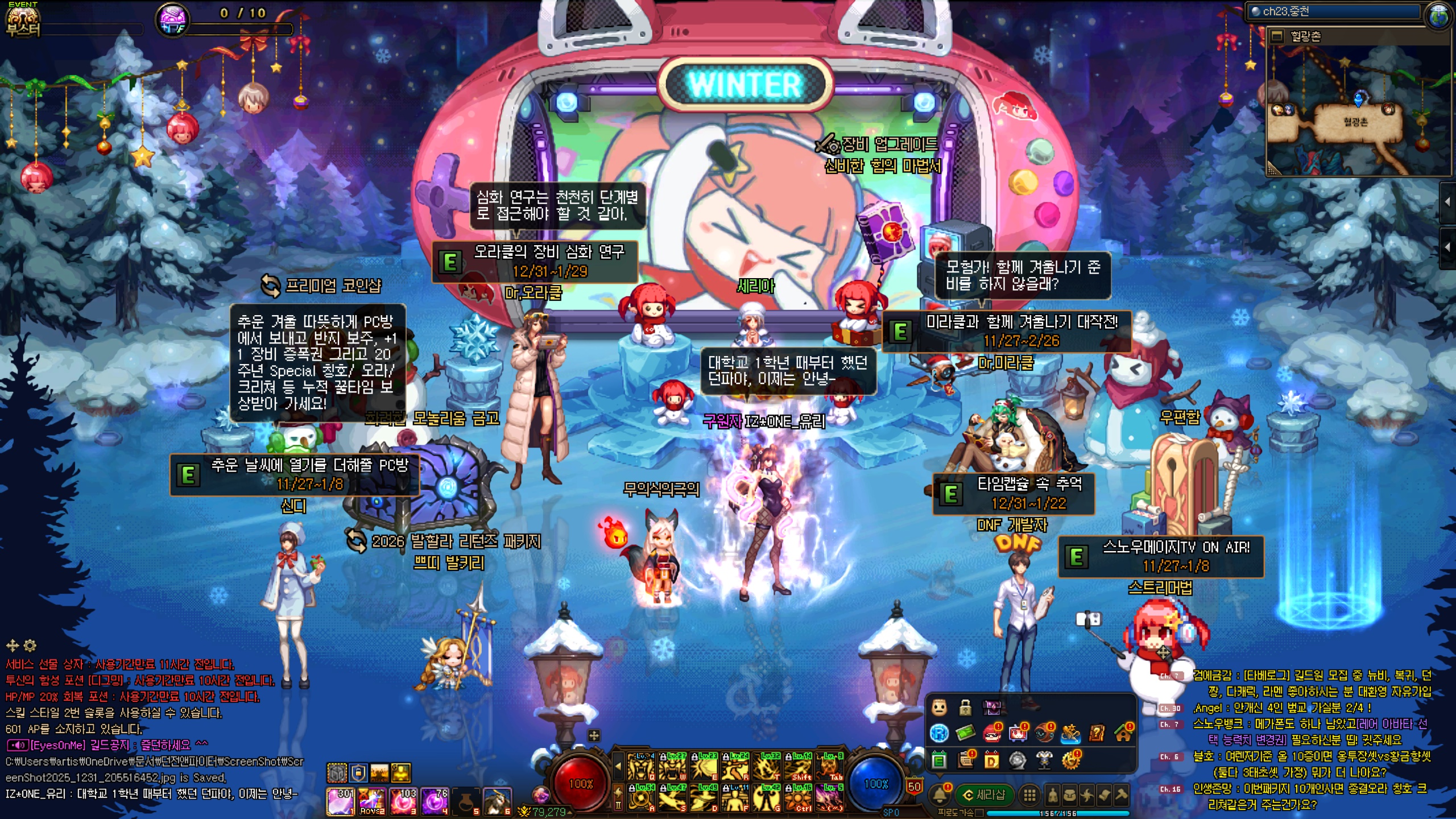The height and width of the screenshot is (819, 1456).
Task: Use the quick slot 1 consumable
Action: [x=341, y=801]
